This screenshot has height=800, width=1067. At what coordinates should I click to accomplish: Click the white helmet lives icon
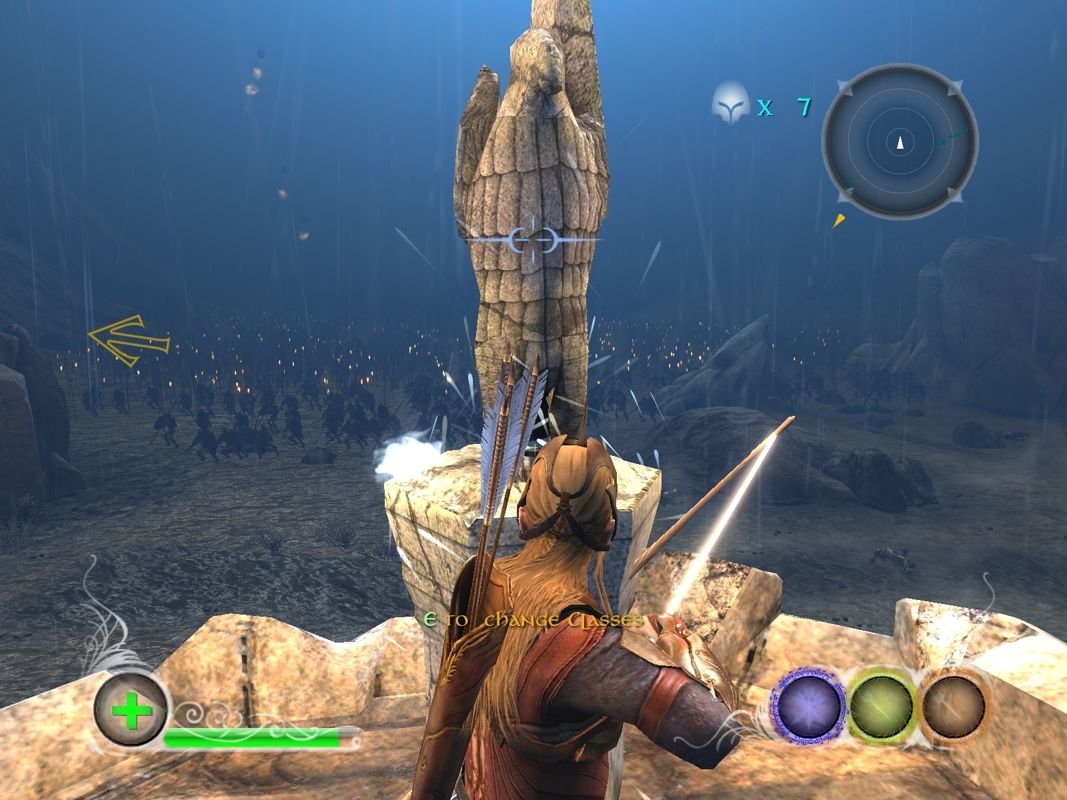tap(731, 104)
